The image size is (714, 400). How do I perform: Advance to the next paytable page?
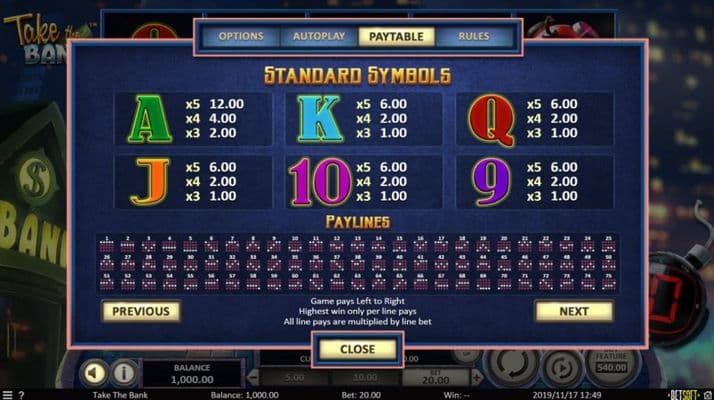pyautogui.click(x=573, y=311)
